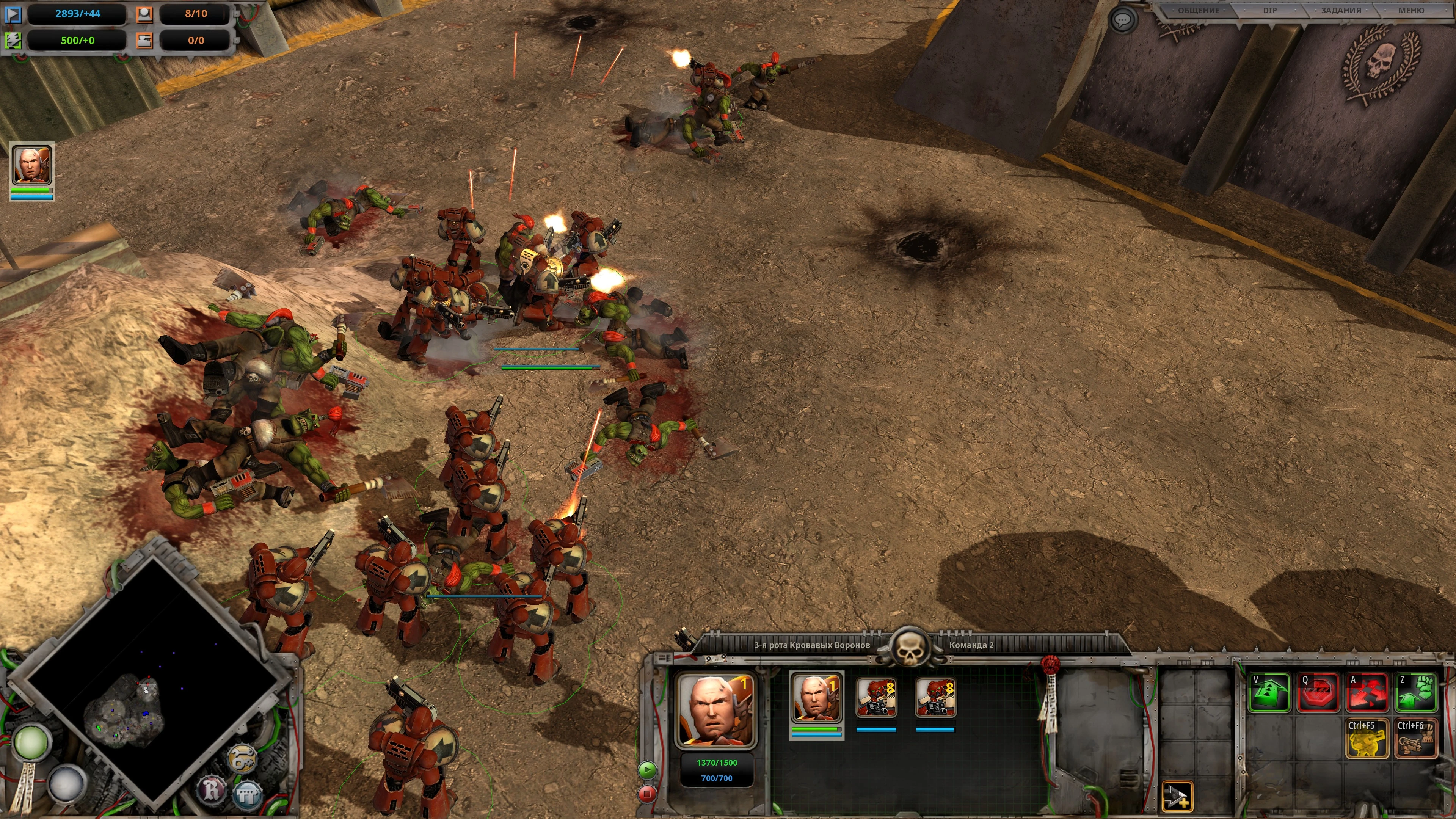Select the hero portrait in the top-left
Image resolution: width=1456 pixels, height=819 pixels.
tap(31, 165)
